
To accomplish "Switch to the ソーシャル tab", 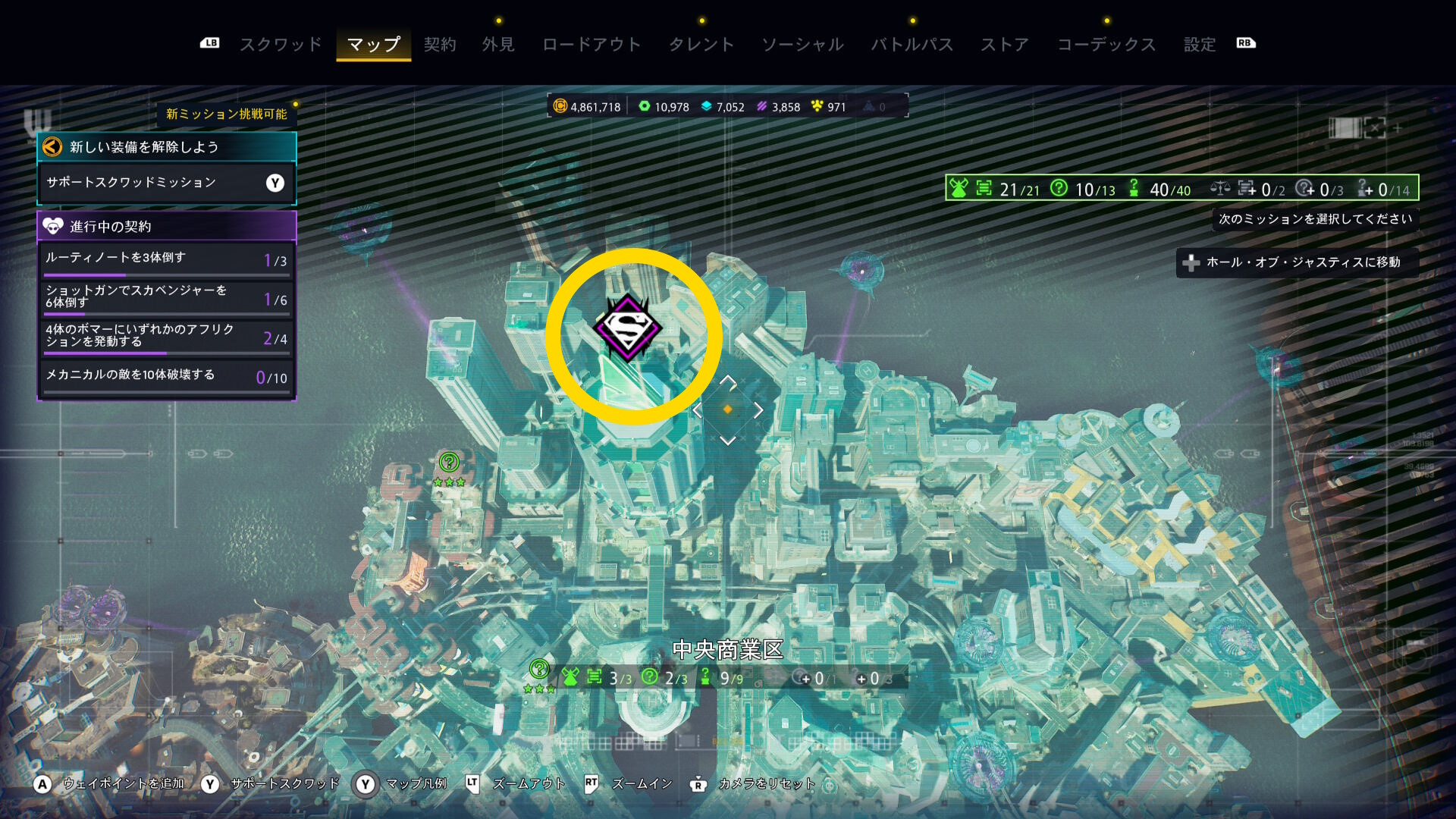I will 802,44.
